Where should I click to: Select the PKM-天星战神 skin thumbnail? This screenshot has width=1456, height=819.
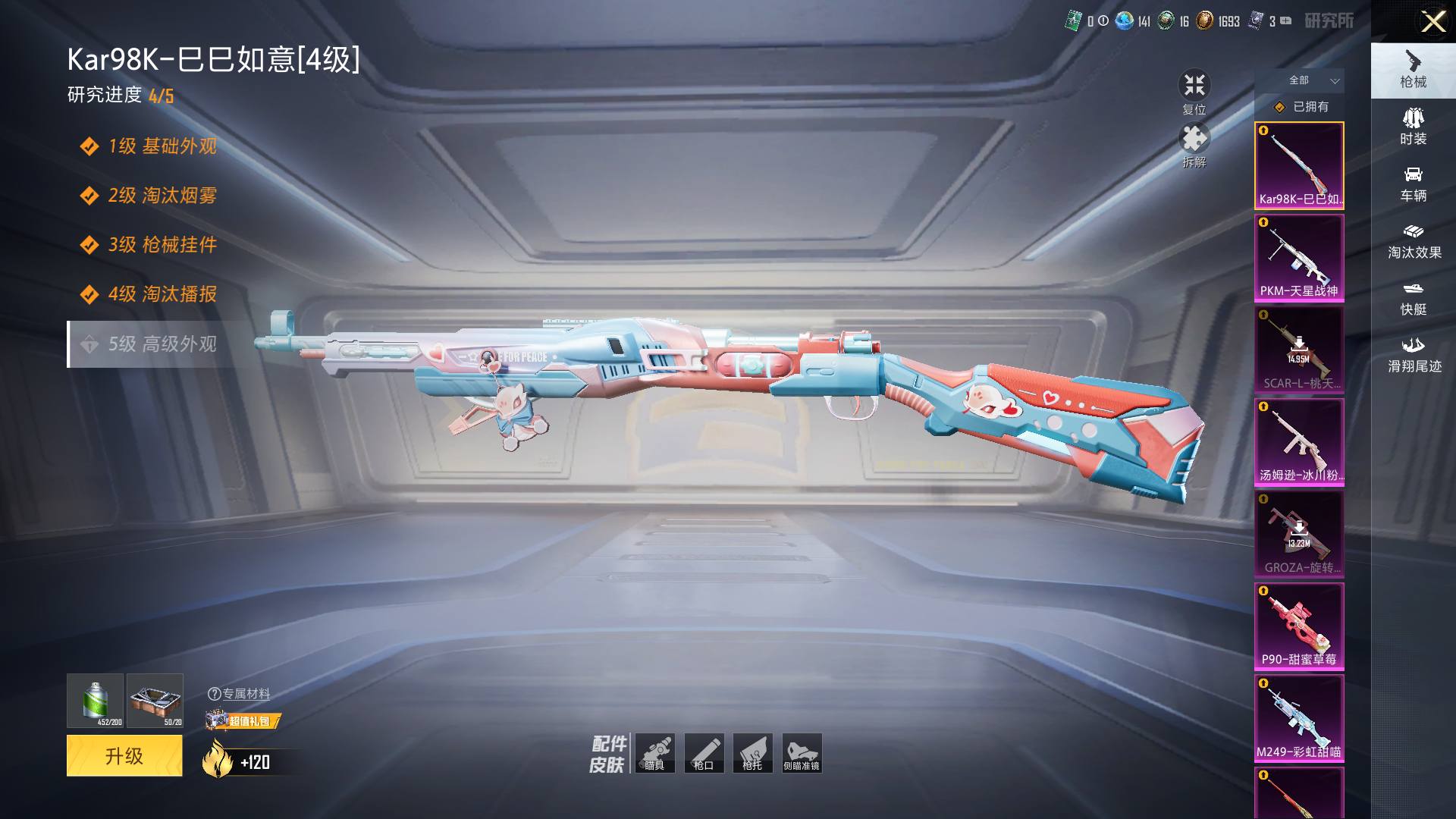(x=1299, y=259)
